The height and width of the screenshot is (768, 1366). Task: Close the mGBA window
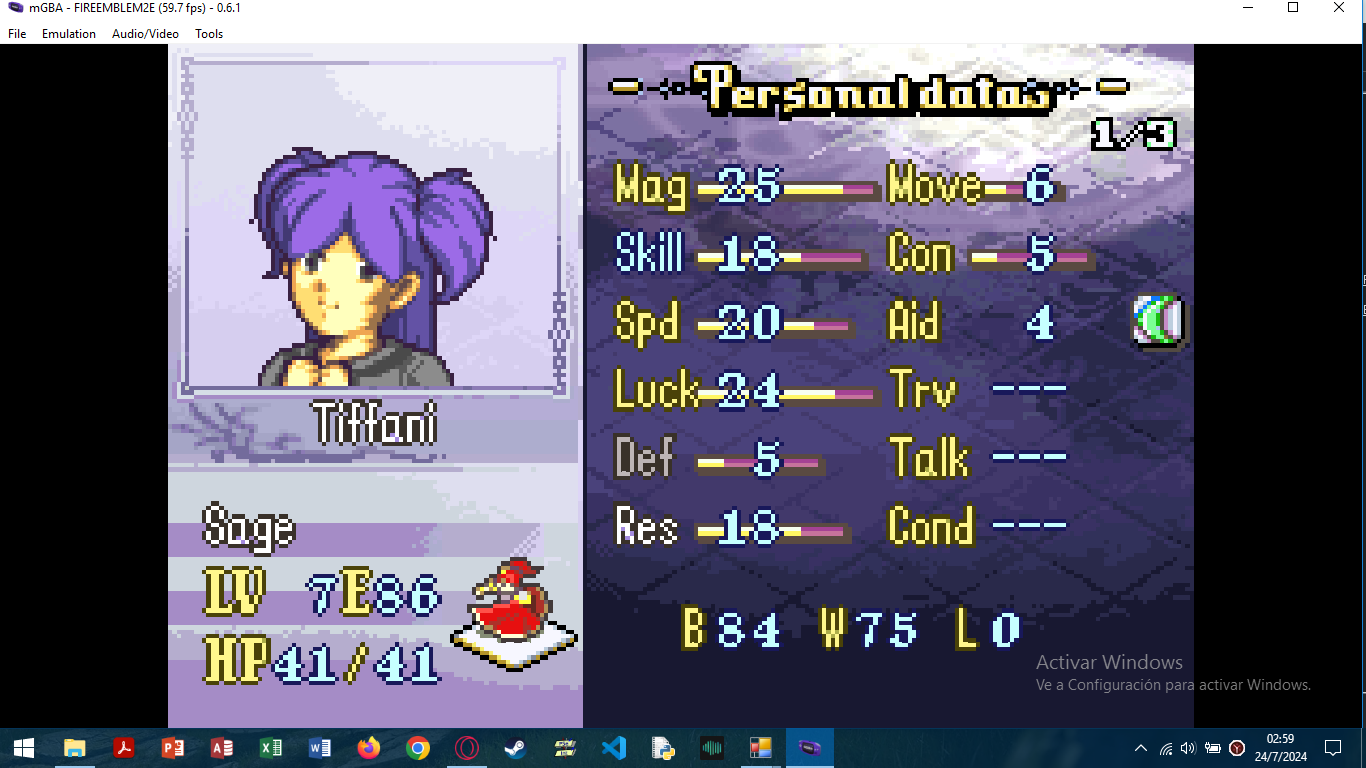coord(1339,8)
